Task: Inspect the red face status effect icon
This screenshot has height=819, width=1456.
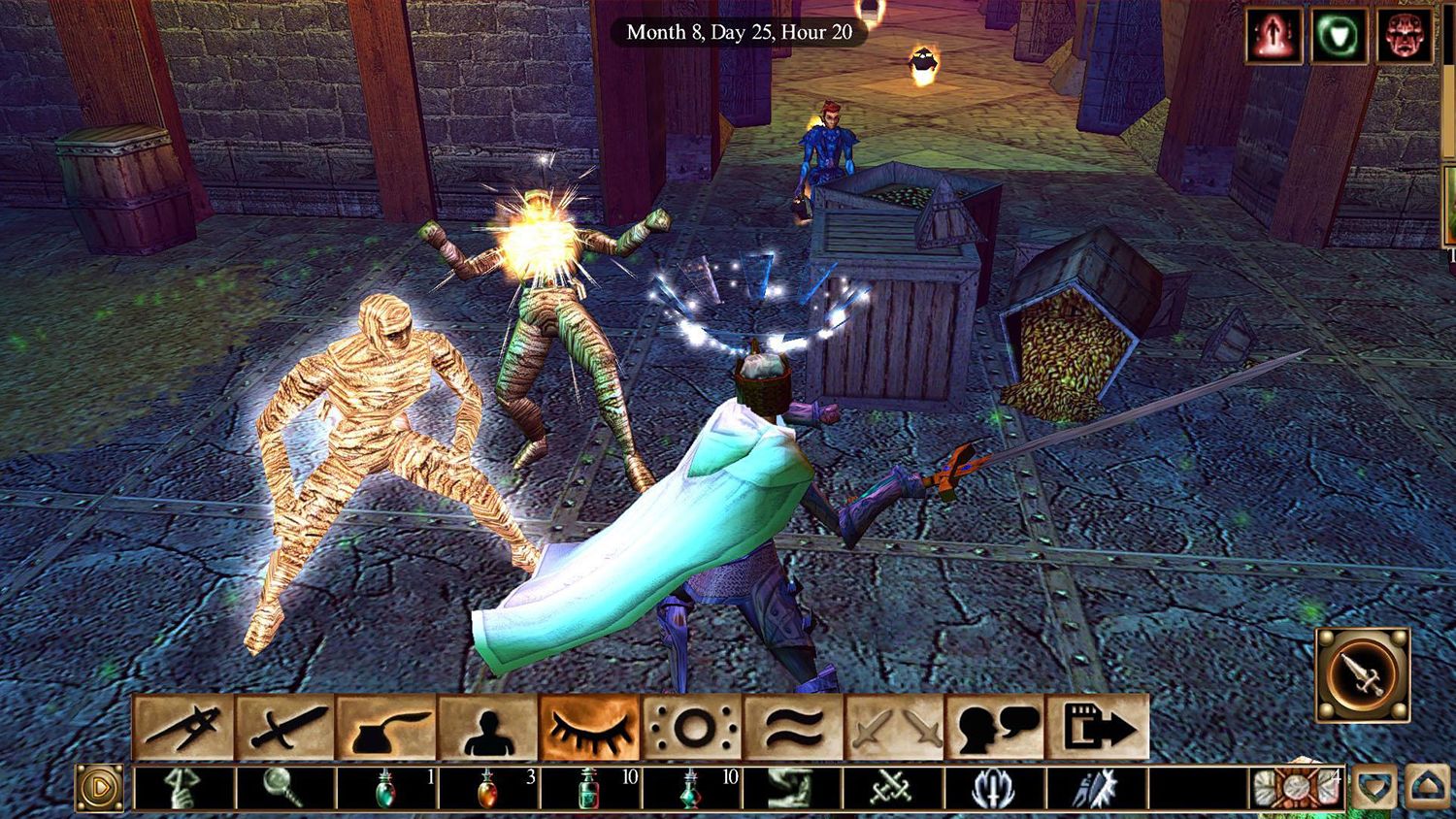Action: tap(1403, 36)
